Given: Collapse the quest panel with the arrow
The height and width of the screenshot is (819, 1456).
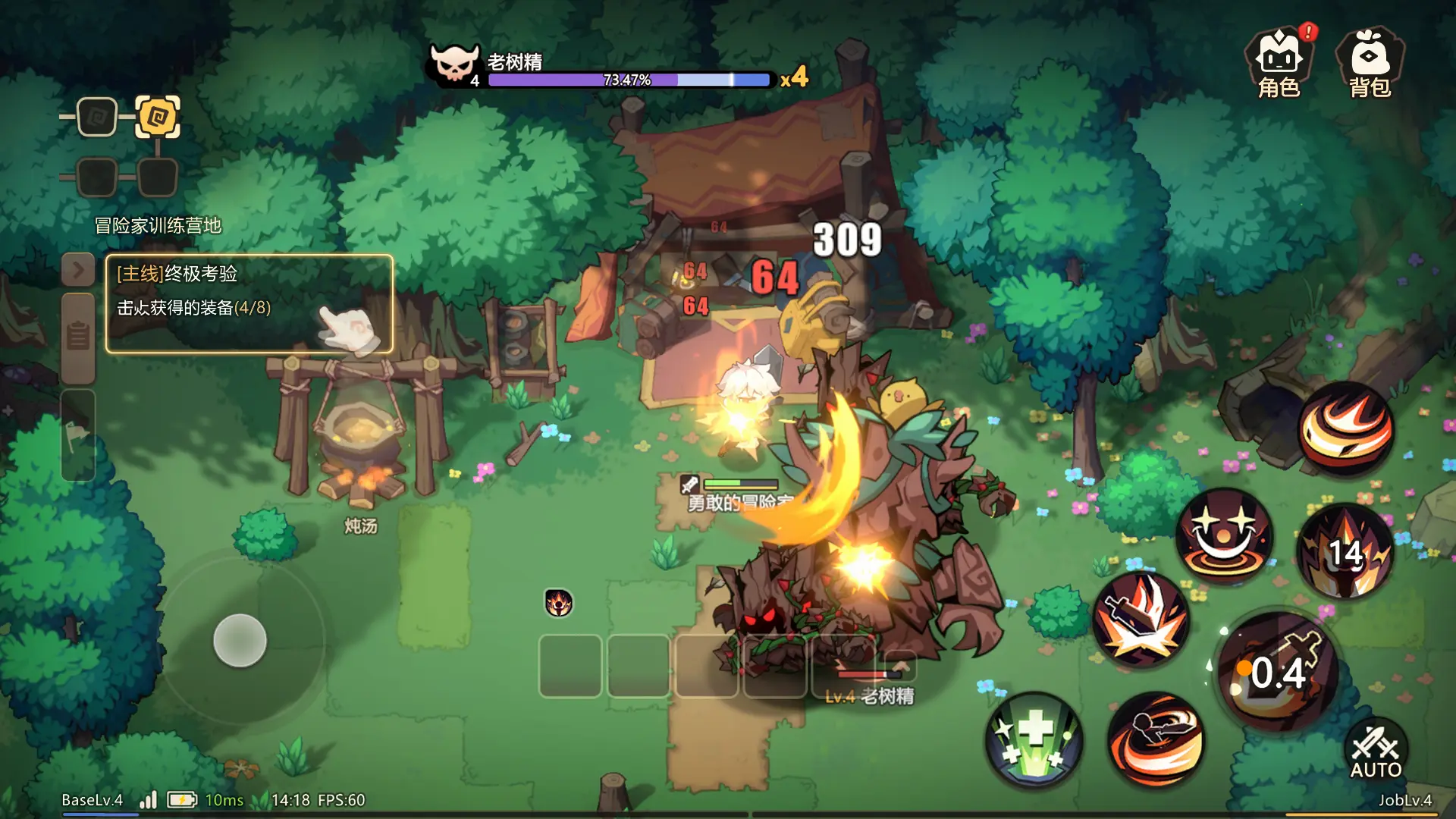Looking at the screenshot, I should click(78, 270).
